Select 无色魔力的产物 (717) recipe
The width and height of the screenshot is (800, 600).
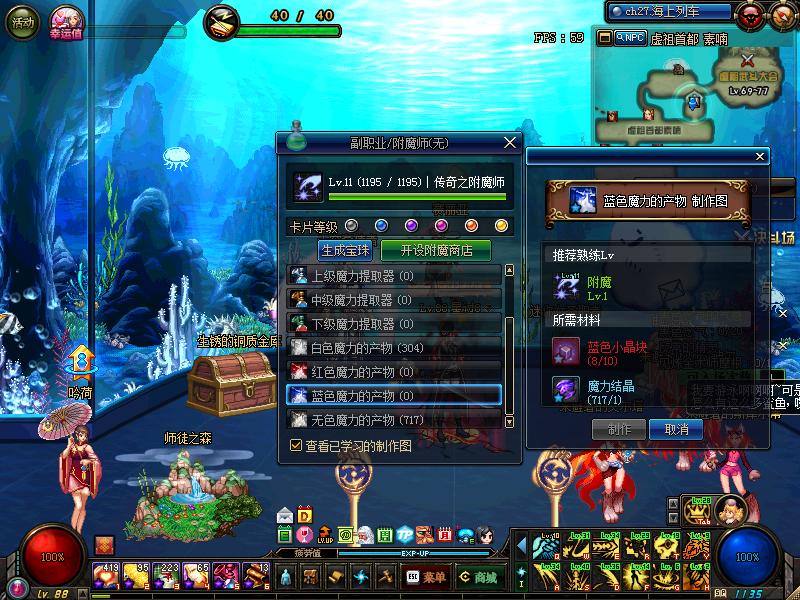pyautogui.click(x=394, y=419)
